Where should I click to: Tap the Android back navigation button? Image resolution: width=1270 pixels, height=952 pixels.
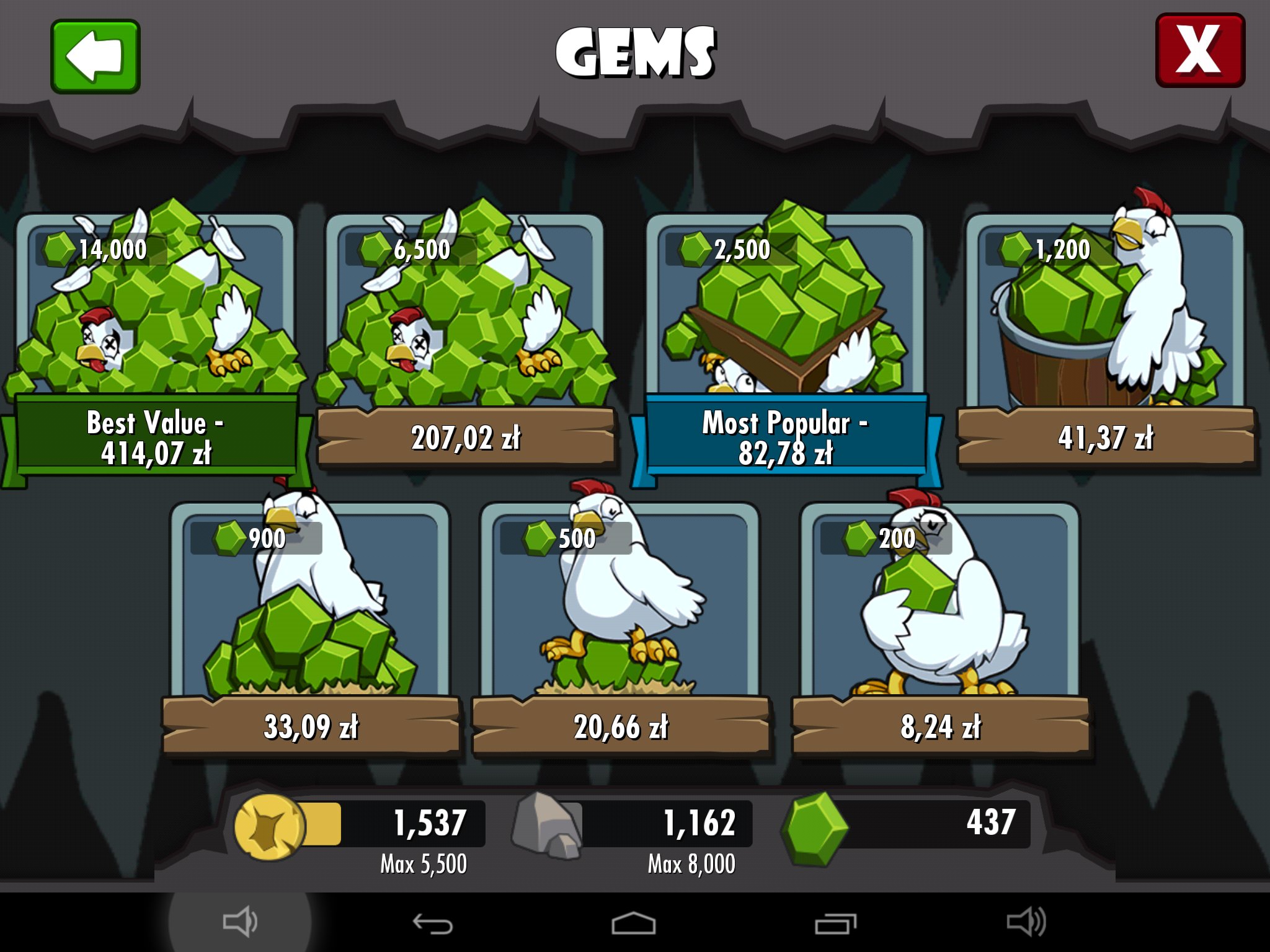tap(432, 923)
